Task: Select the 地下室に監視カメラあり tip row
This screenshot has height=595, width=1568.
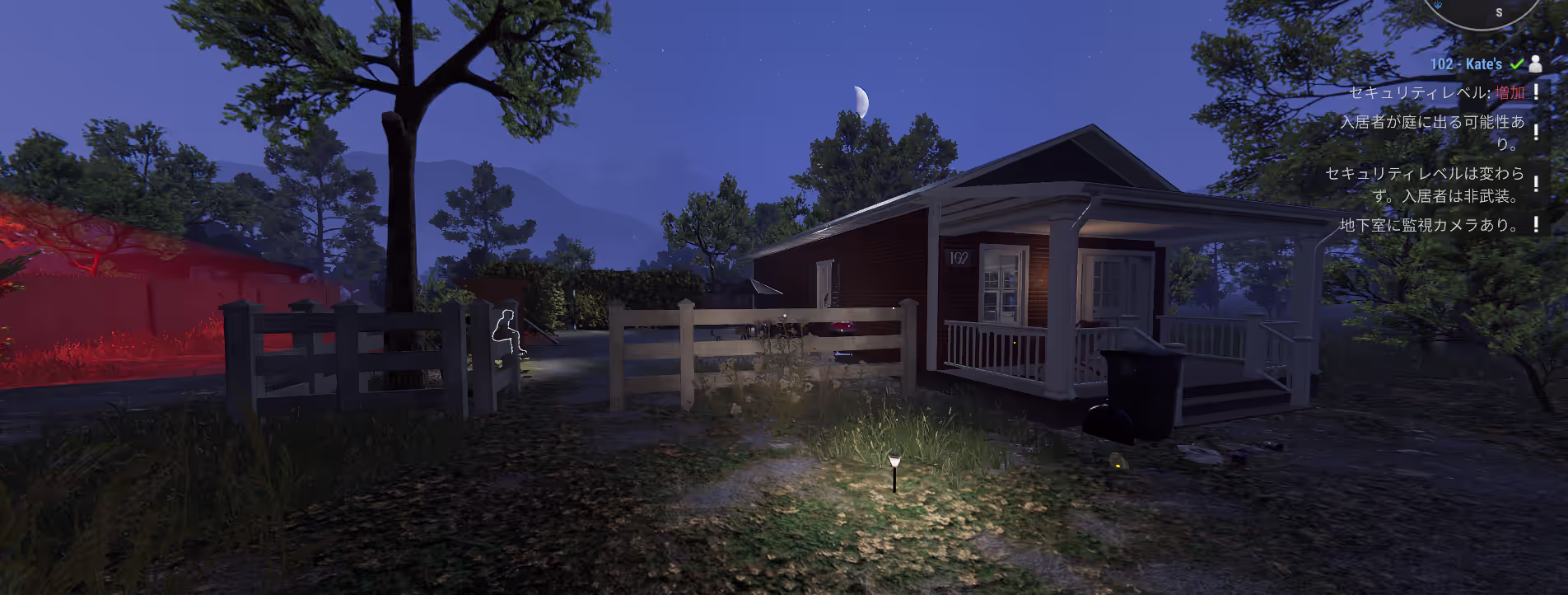Action: pos(1429,225)
